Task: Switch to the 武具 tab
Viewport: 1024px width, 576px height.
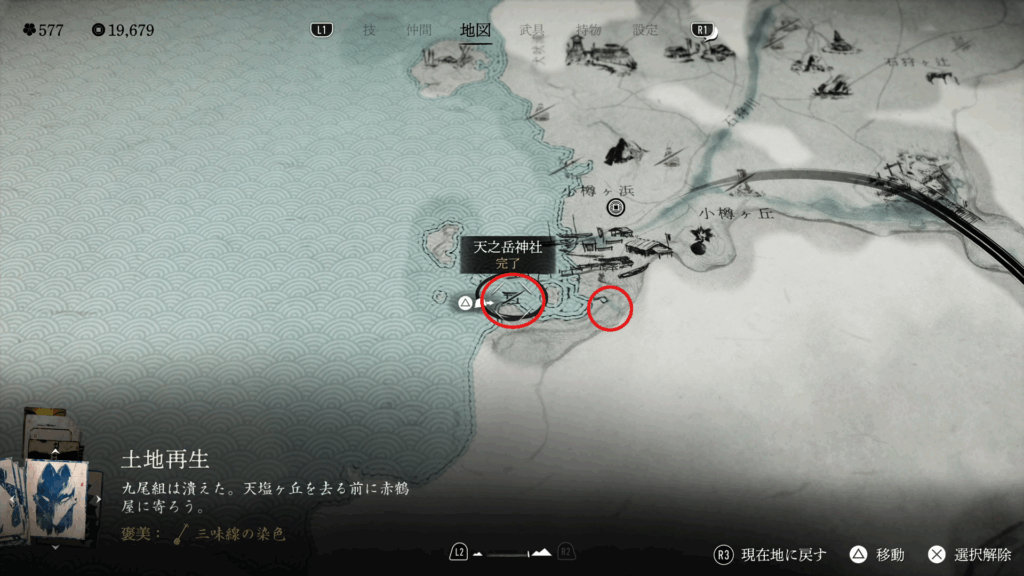Action: click(533, 30)
